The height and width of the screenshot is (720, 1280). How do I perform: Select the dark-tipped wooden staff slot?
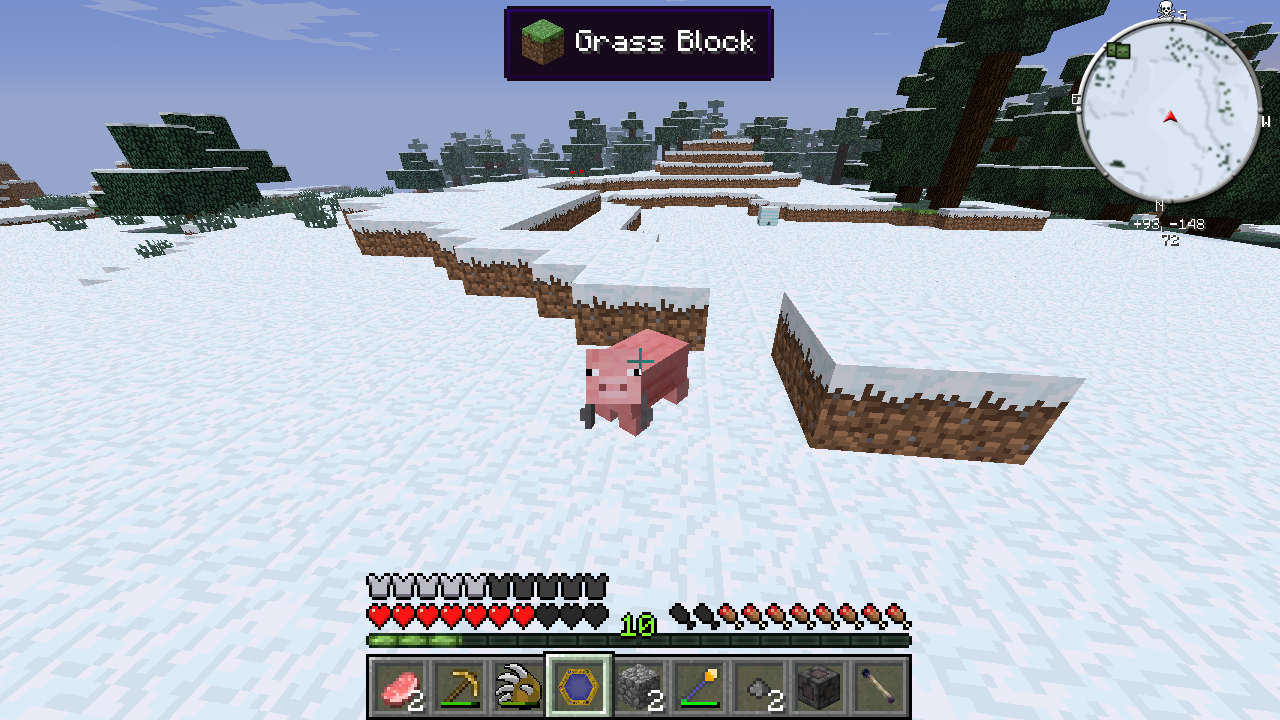tap(880, 686)
